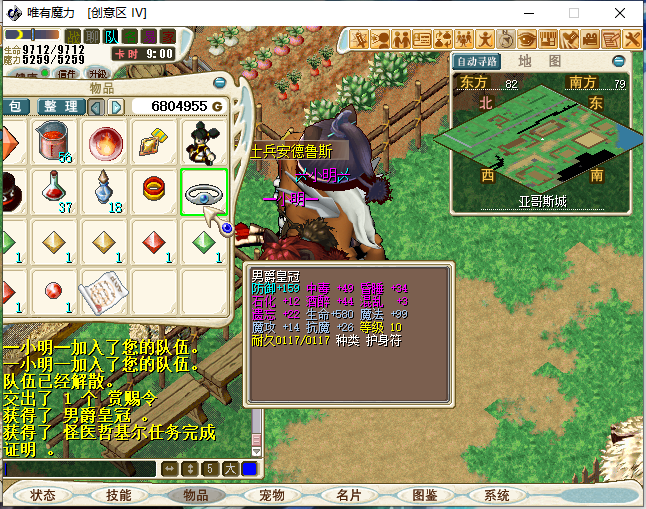
Task: Click the chat input field
Action: click(78, 468)
